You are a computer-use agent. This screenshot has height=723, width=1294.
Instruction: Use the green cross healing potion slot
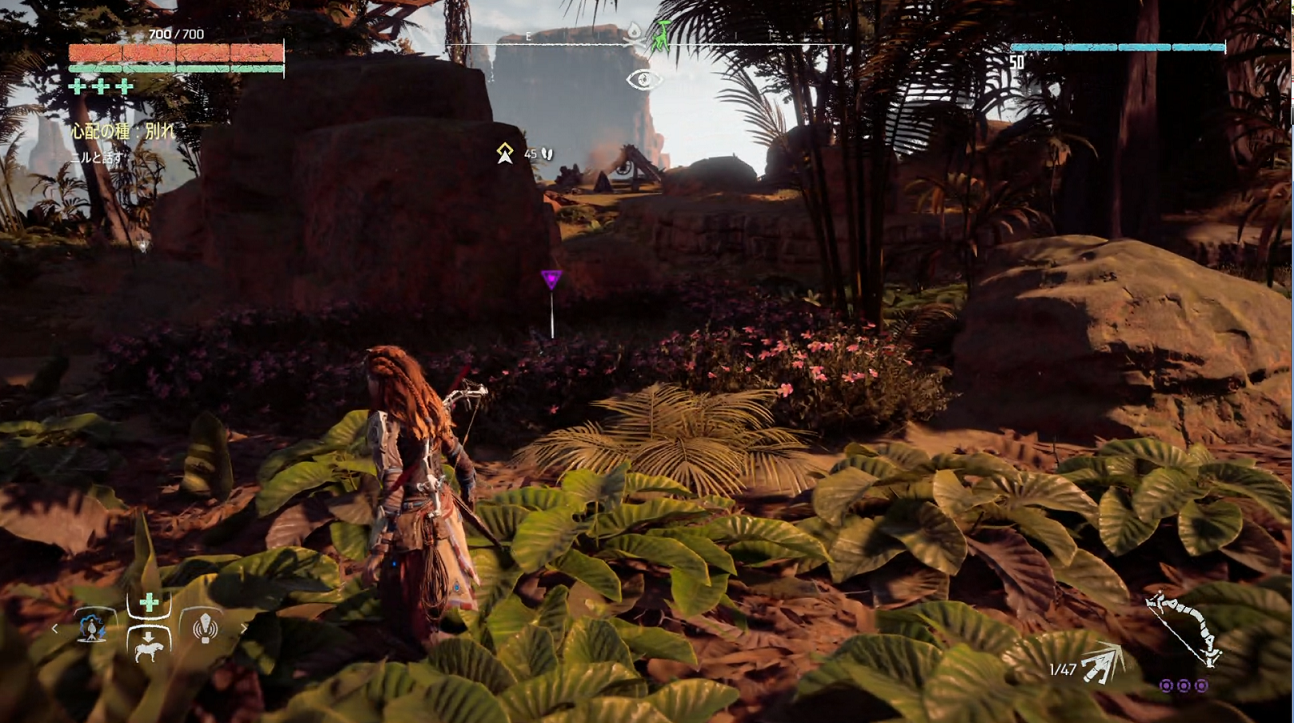149,603
